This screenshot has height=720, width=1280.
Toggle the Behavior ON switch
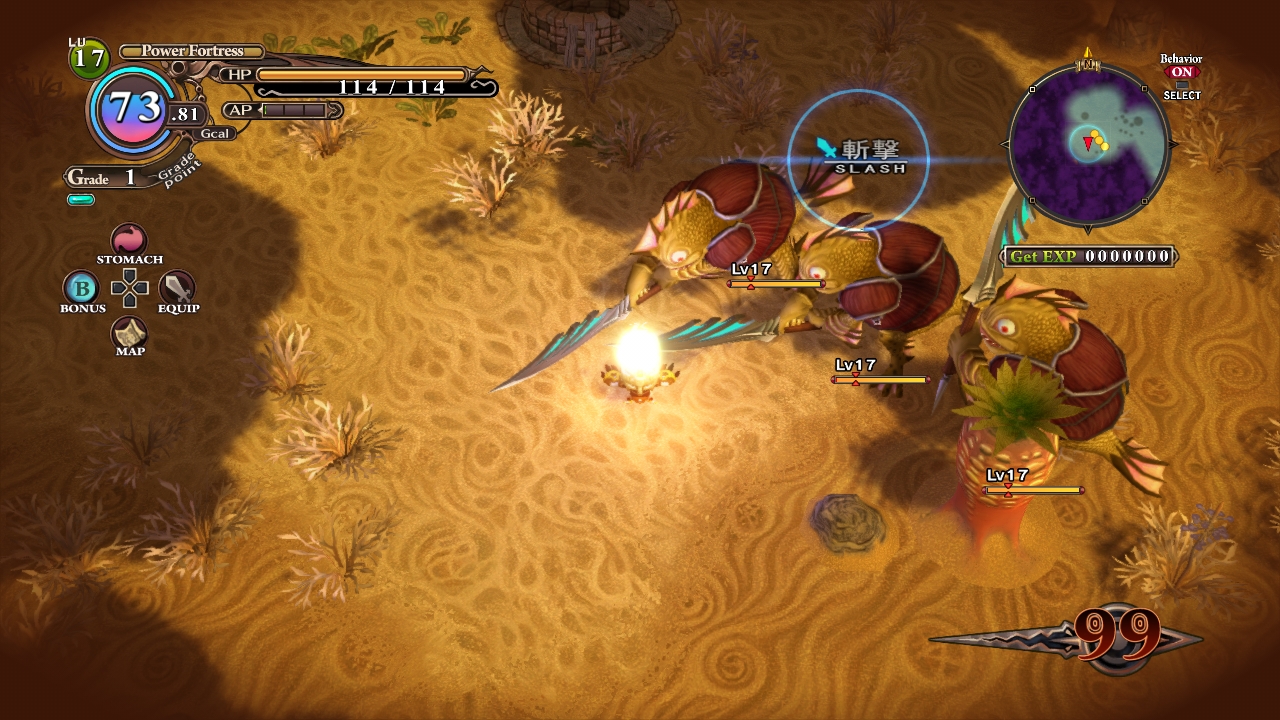click(1181, 72)
